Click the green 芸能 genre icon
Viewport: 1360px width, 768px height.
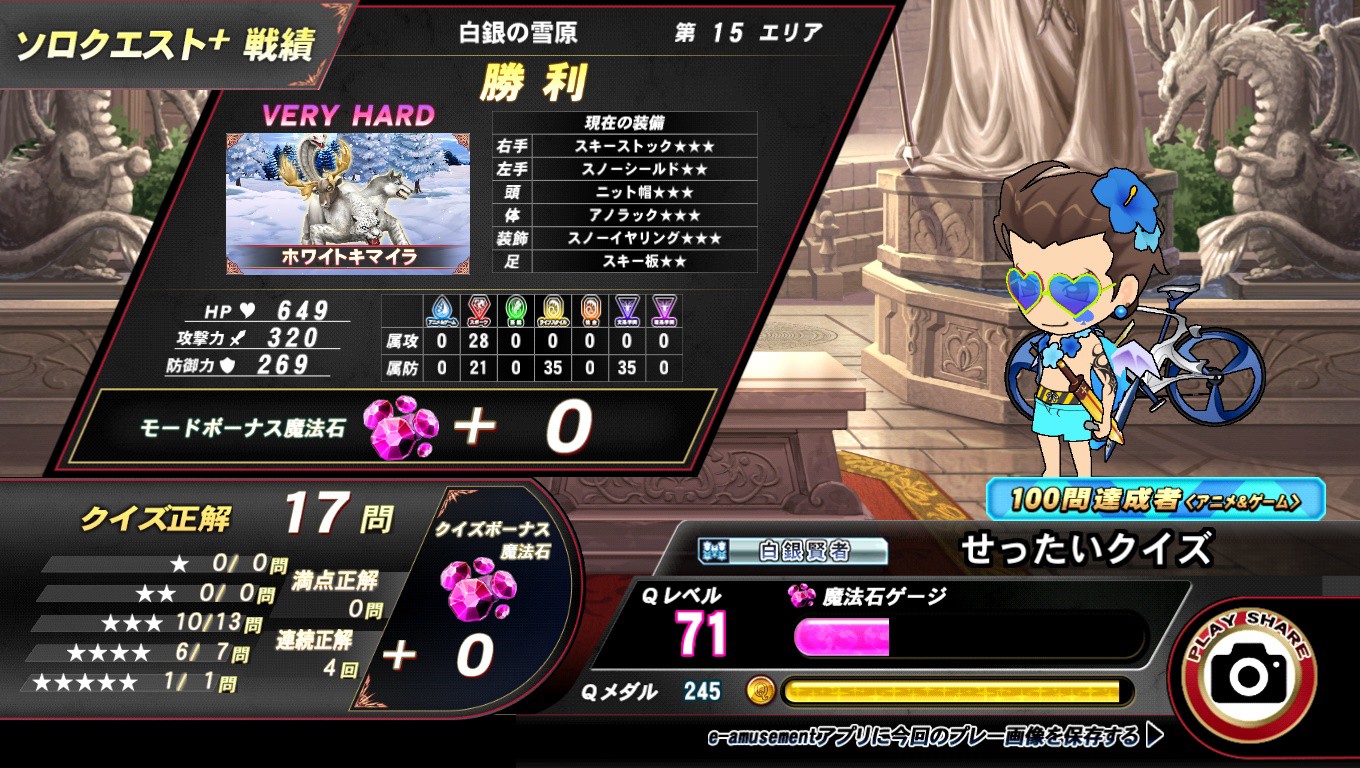[x=514, y=307]
